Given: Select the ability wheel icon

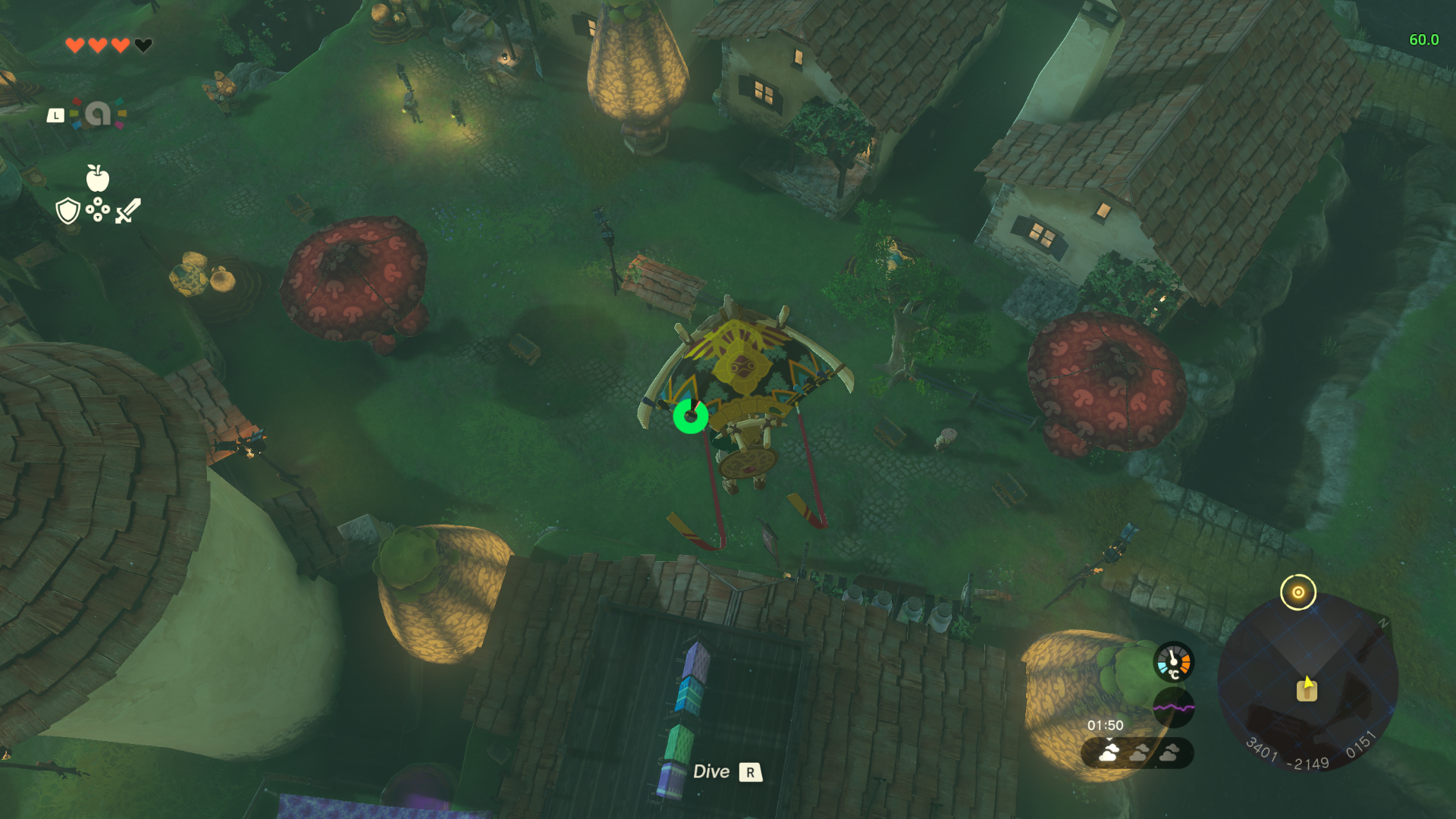Looking at the screenshot, I should 98,114.
